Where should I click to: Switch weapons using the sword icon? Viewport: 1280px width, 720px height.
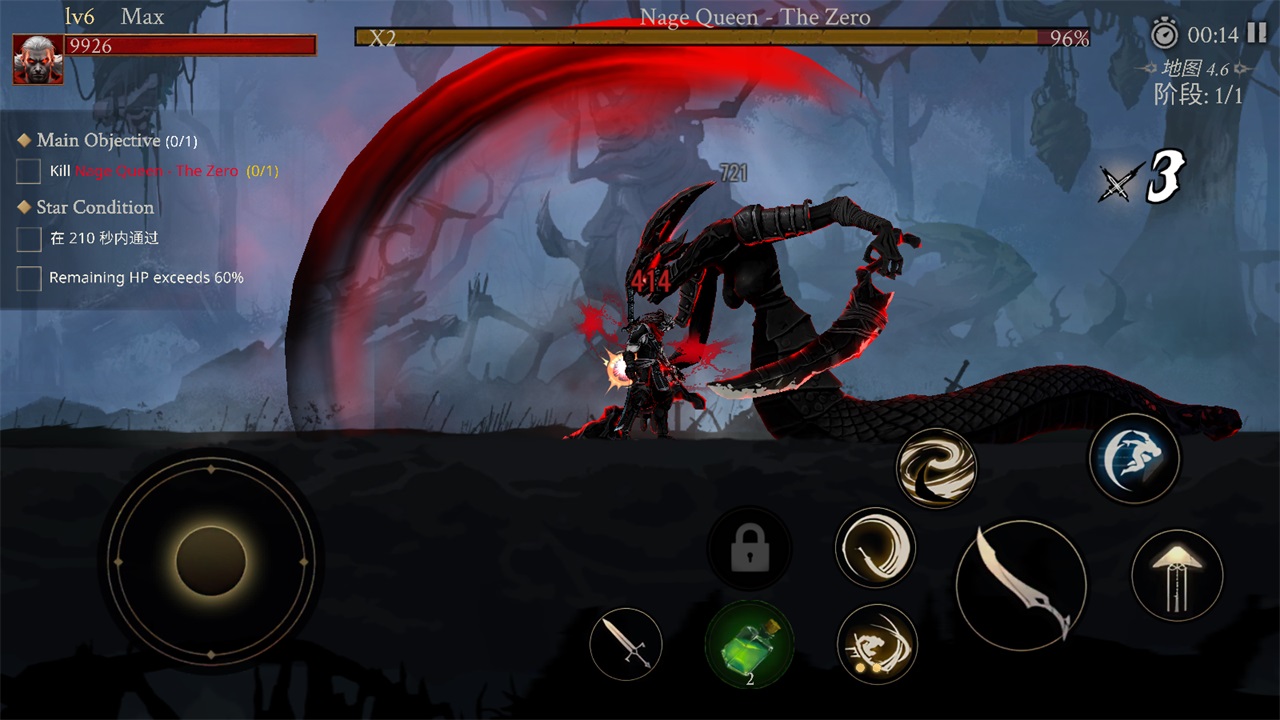click(x=624, y=643)
